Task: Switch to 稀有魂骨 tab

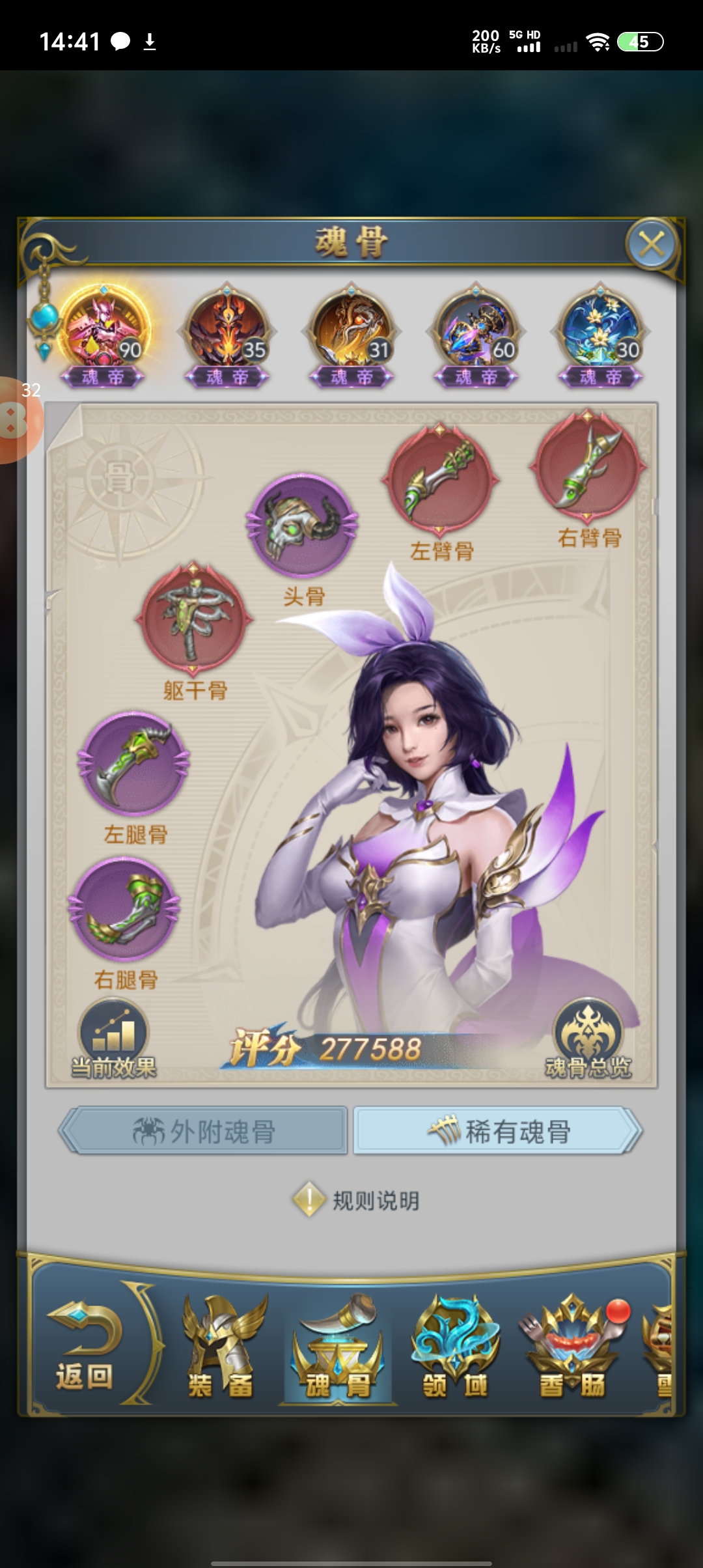Action: pyautogui.click(x=499, y=1131)
